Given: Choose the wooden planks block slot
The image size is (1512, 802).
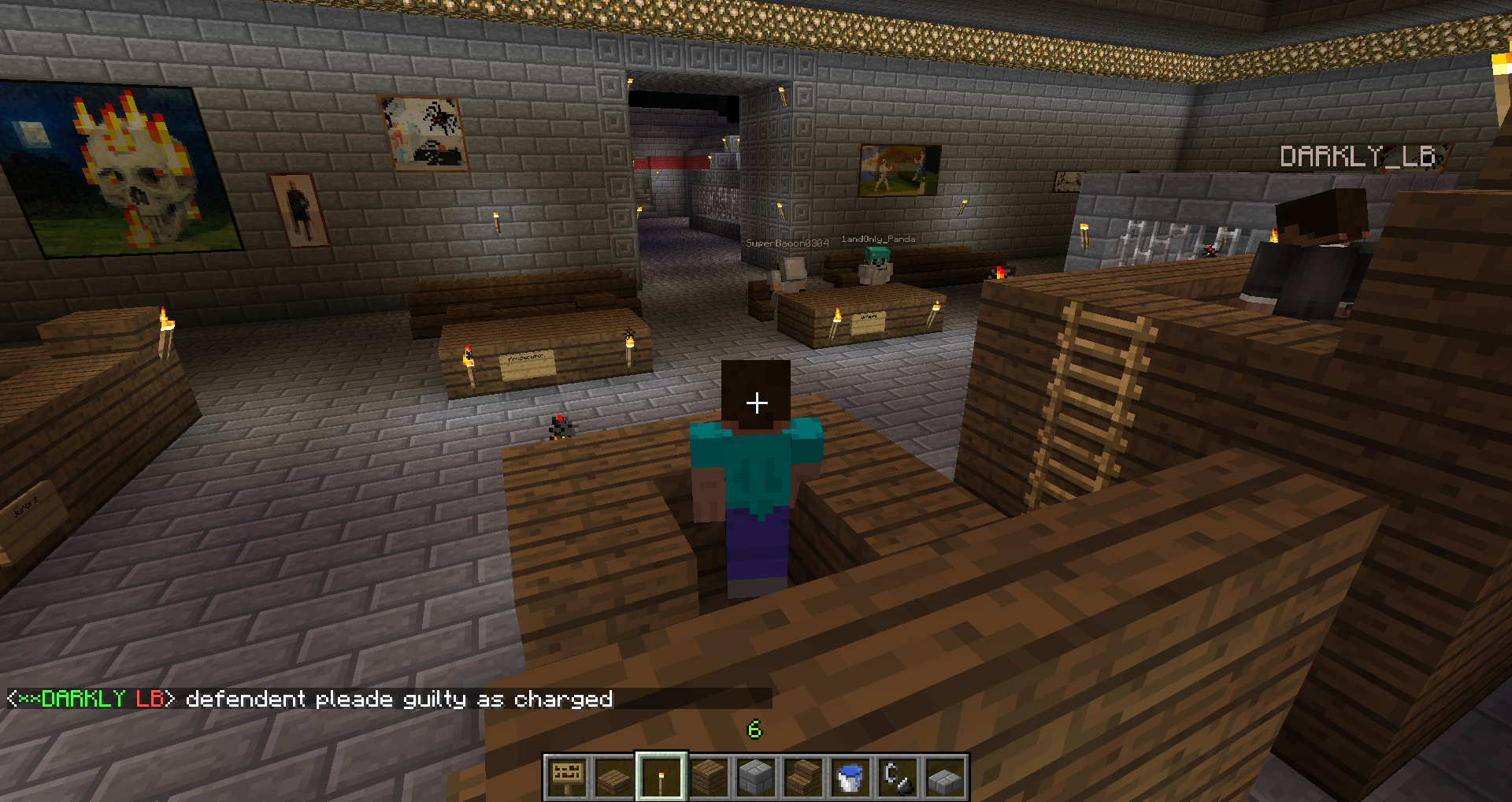Looking at the screenshot, I should point(709,777).
